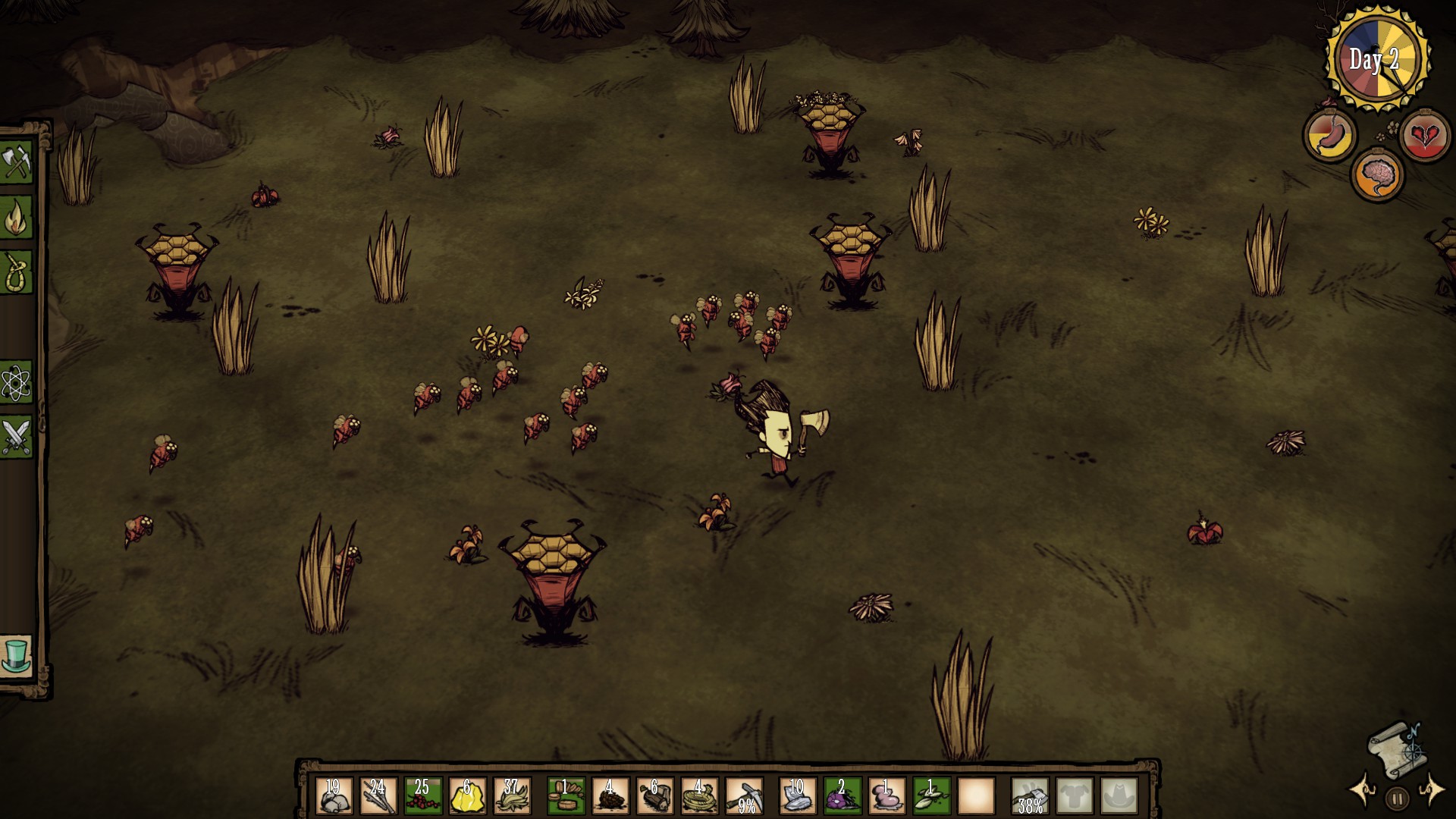1456x819 pixels.
Task: Open the Tools crafting tab
Action: pos(17,162)
